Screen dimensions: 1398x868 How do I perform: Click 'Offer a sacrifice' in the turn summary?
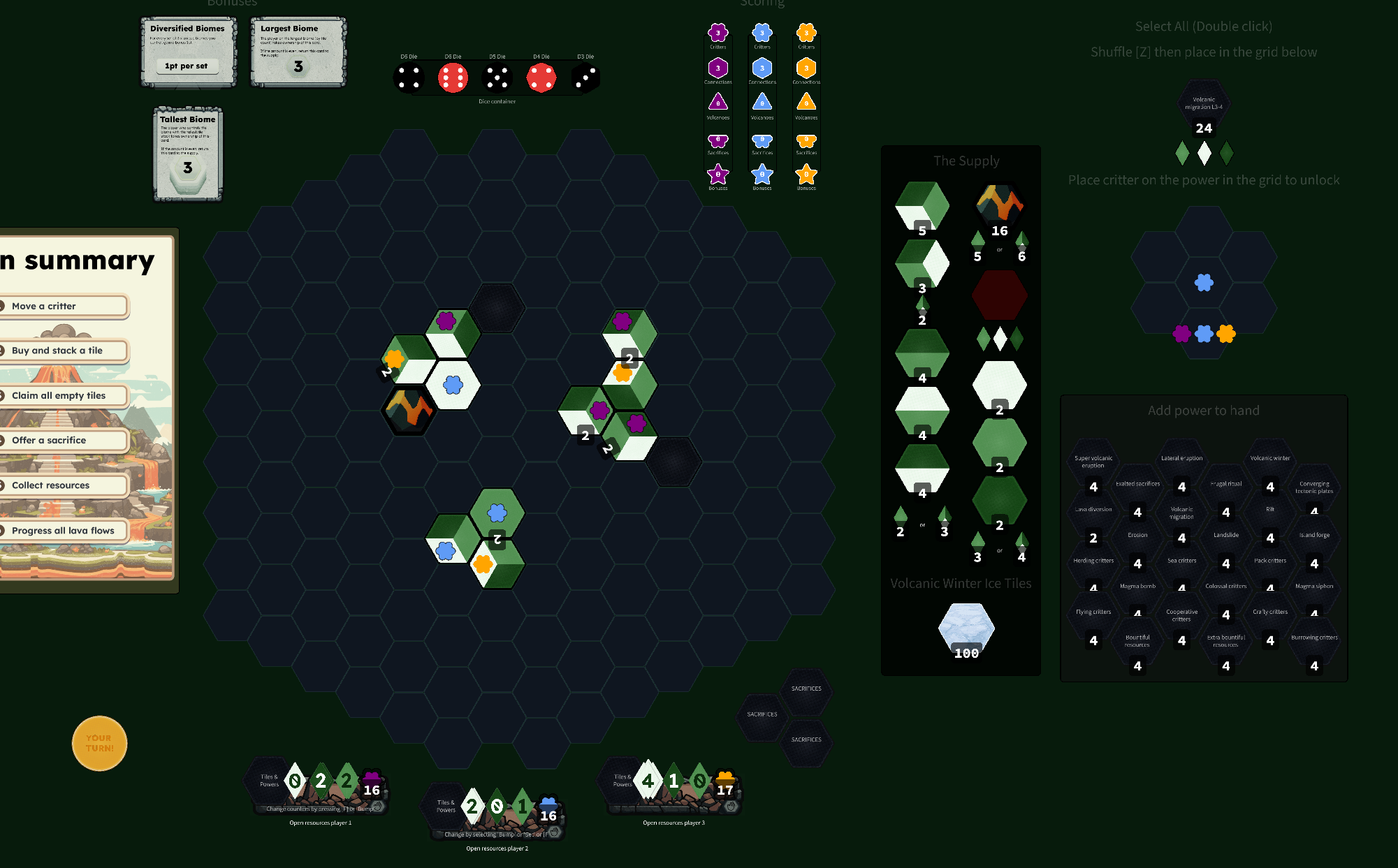click(49, 440)
